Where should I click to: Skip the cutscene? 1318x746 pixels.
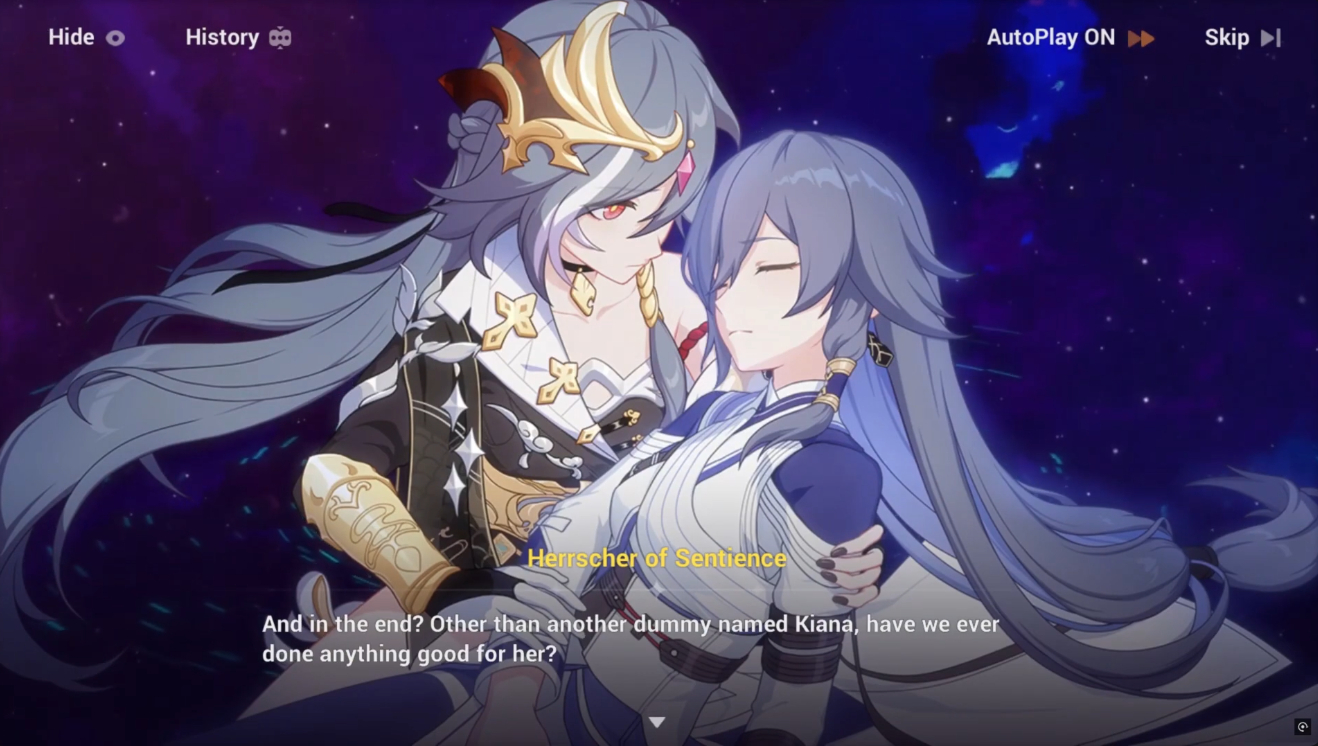1241,38
